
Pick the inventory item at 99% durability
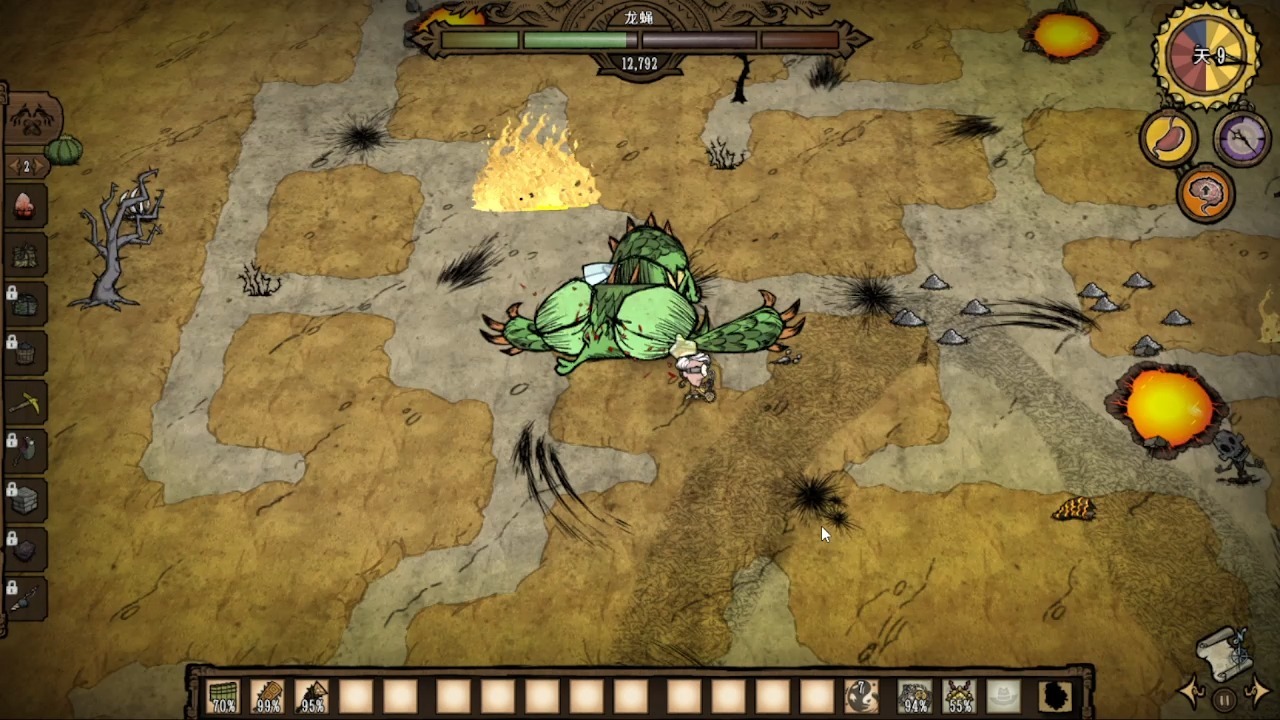pyautogui.click(x=267, y=696)
